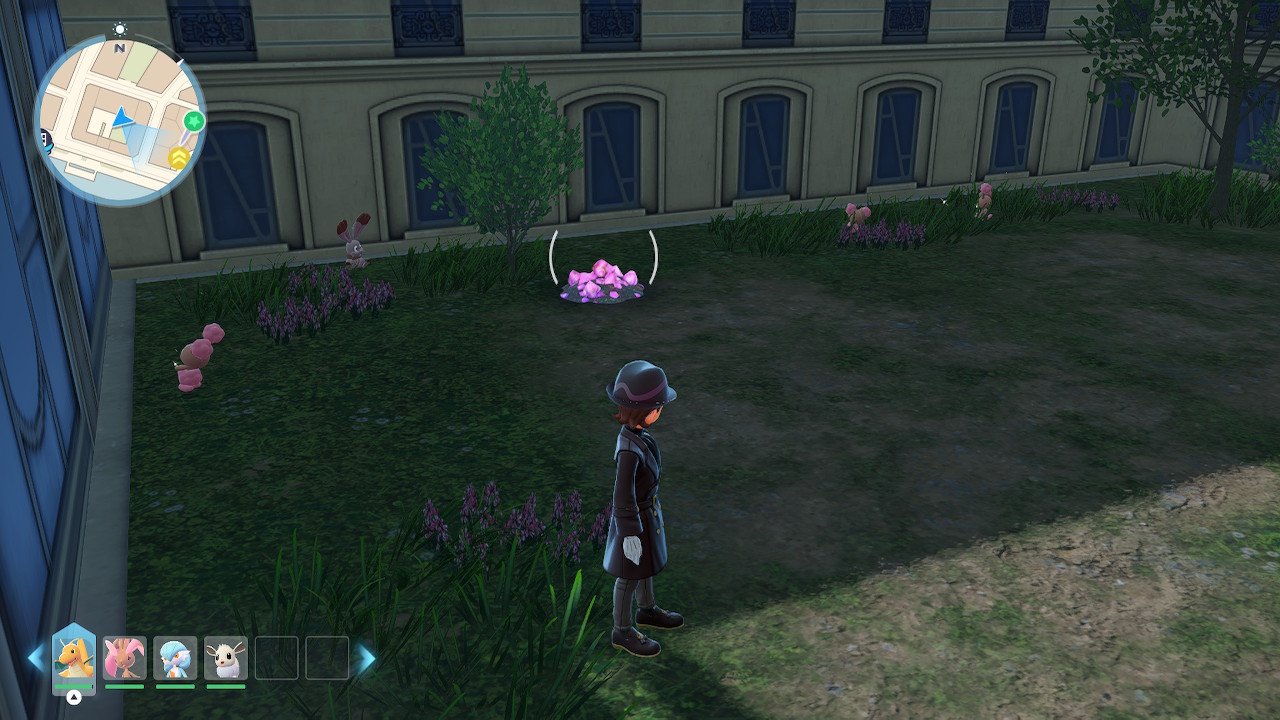Choose the Lopunny party slot
Viewport: 1280px width, 720px height.
125,658
